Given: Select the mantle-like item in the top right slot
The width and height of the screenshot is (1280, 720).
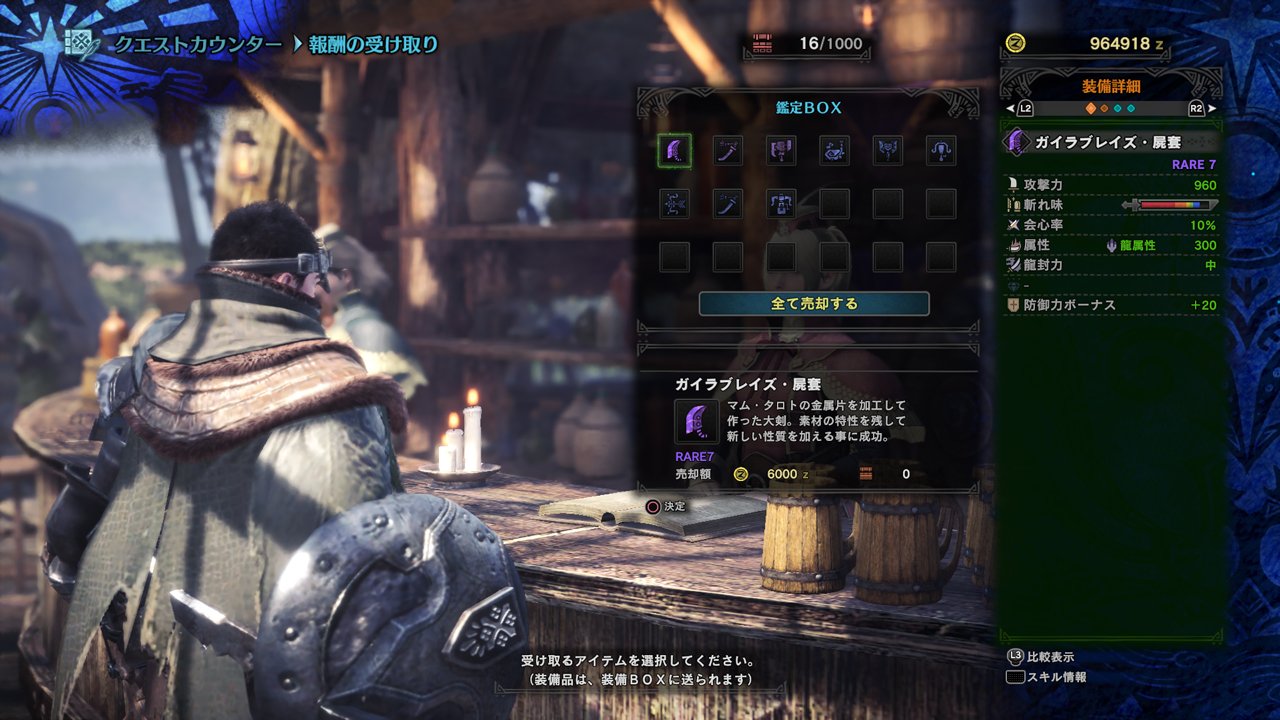Looking at the screenshot, I should tap(940, 150).
